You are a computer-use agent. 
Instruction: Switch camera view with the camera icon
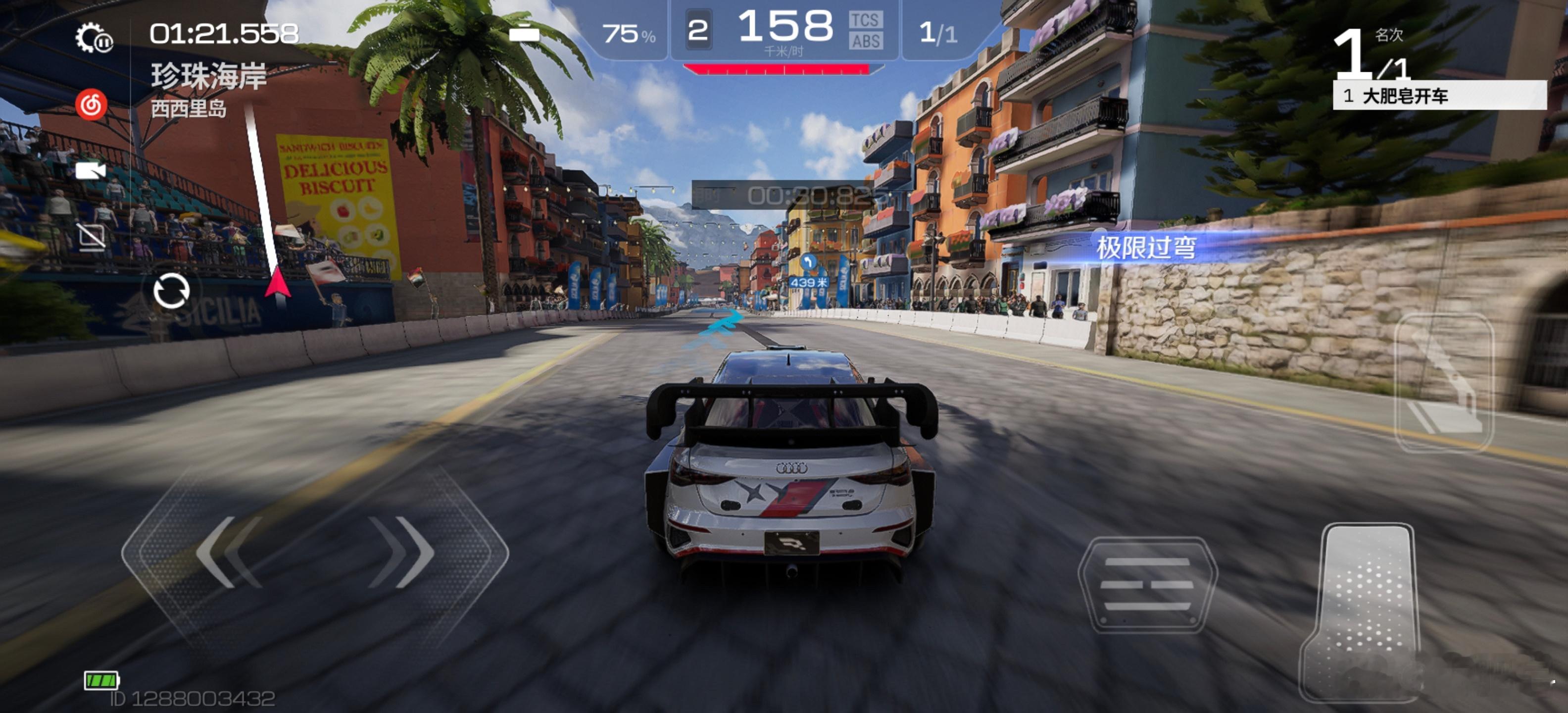[x=90, y=171]
